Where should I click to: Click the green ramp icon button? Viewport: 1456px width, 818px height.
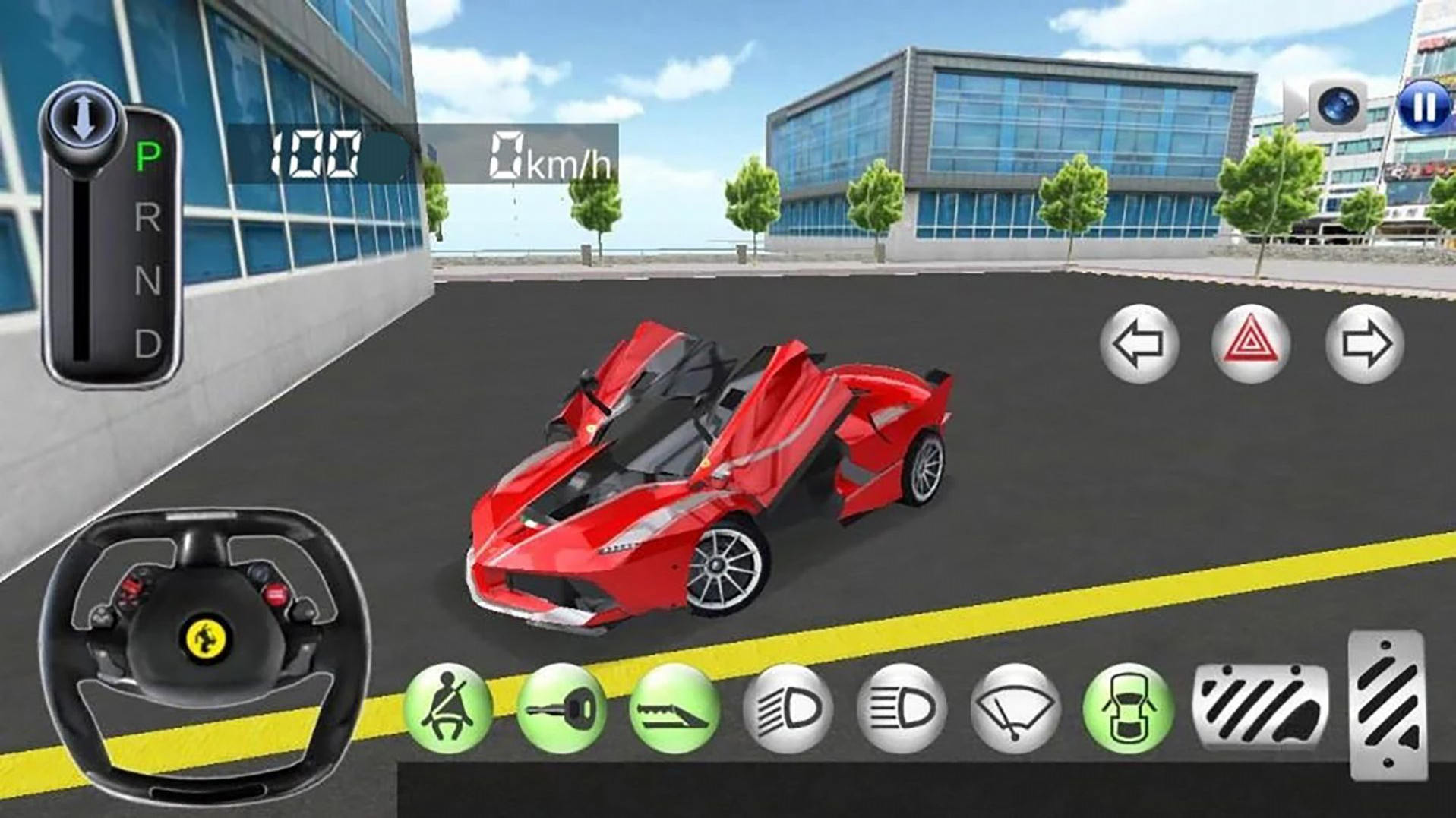(x=674, y=709)
